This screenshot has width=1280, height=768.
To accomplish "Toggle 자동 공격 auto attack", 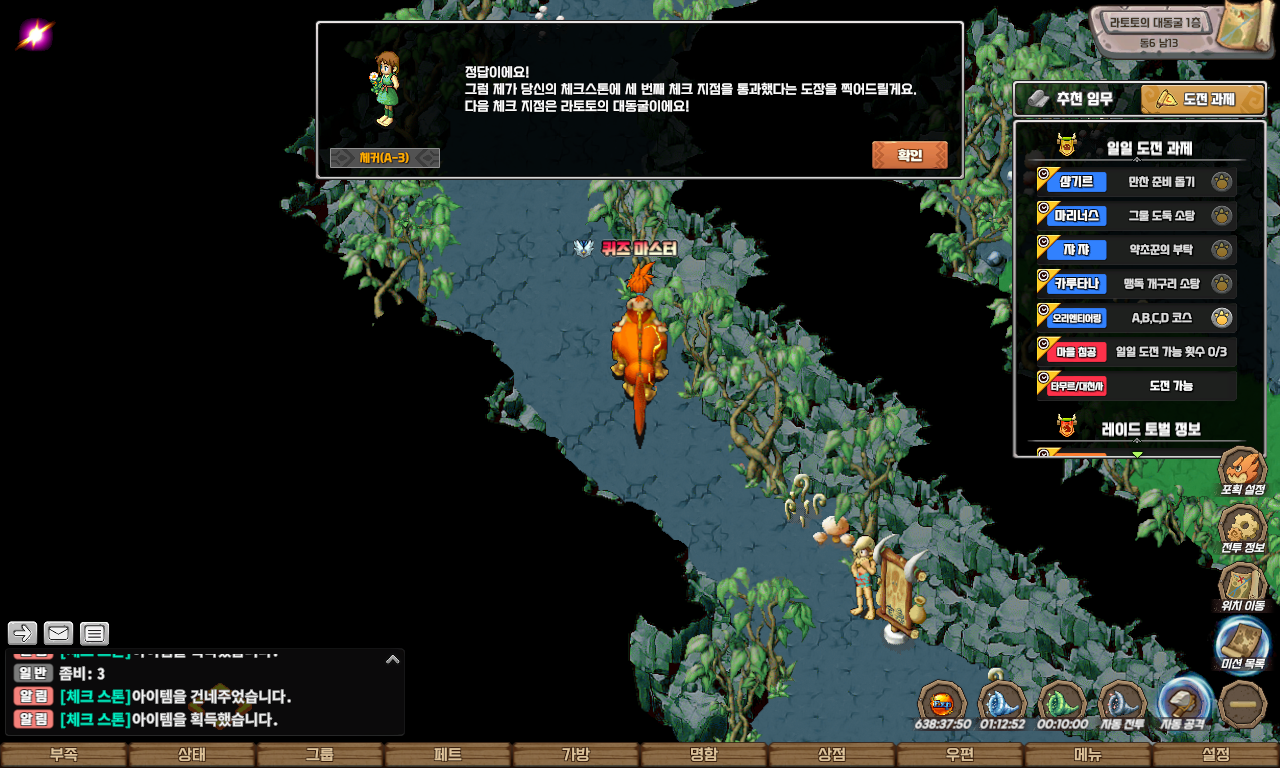I will coord(1184,704).
